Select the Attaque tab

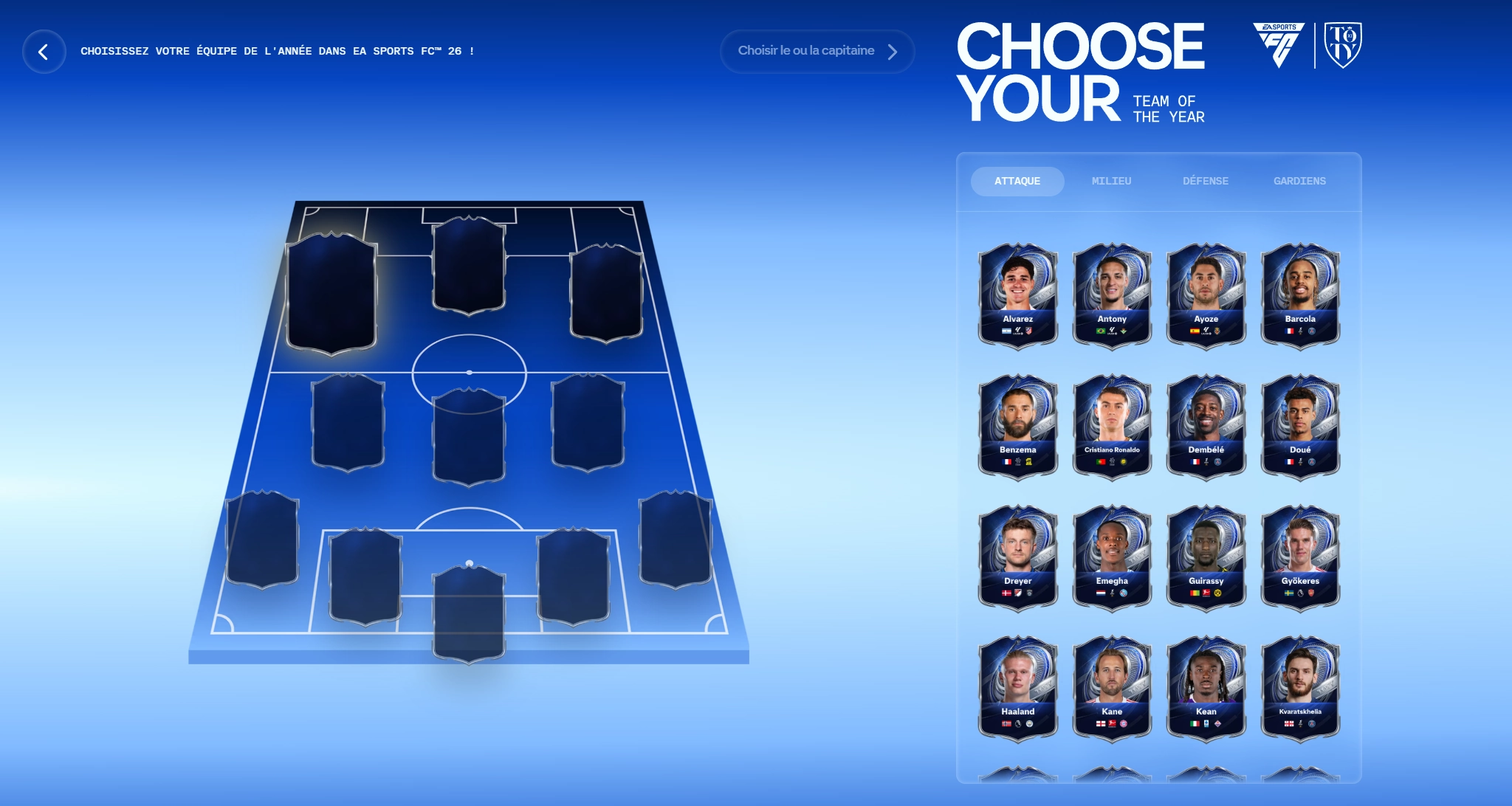pyautogui.click(x=1017, y=181)
